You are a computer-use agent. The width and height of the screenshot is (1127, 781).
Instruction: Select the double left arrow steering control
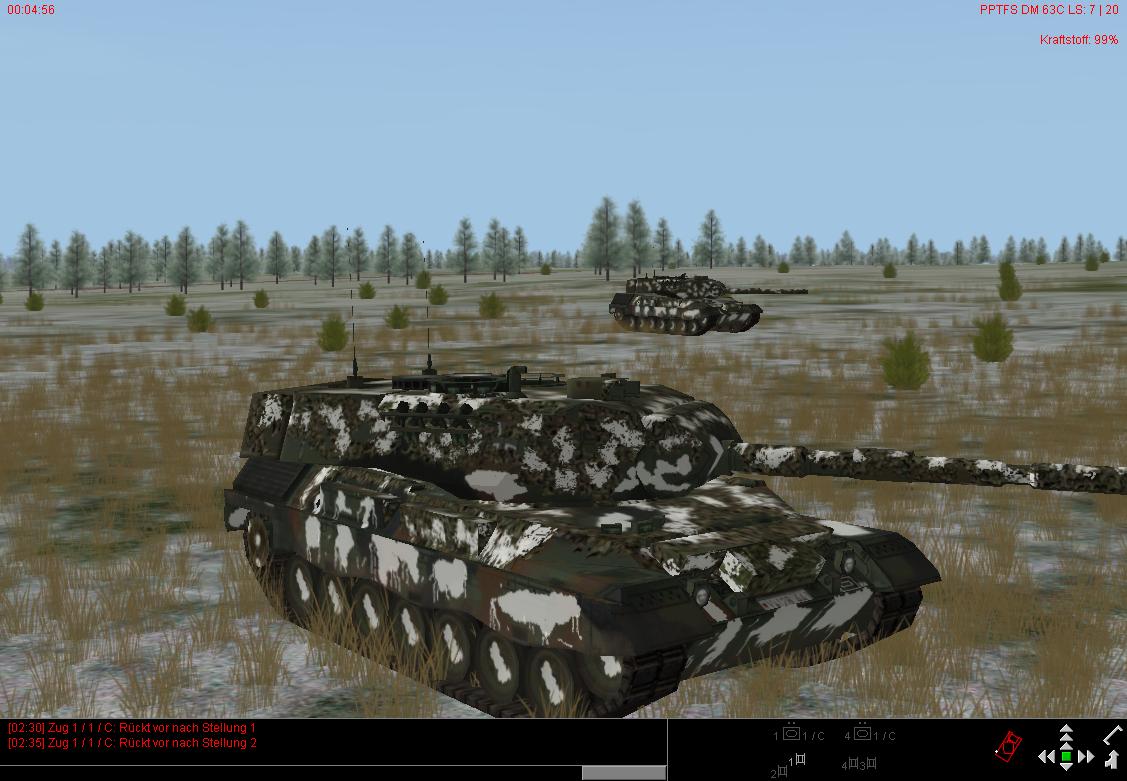(1046, 757)
